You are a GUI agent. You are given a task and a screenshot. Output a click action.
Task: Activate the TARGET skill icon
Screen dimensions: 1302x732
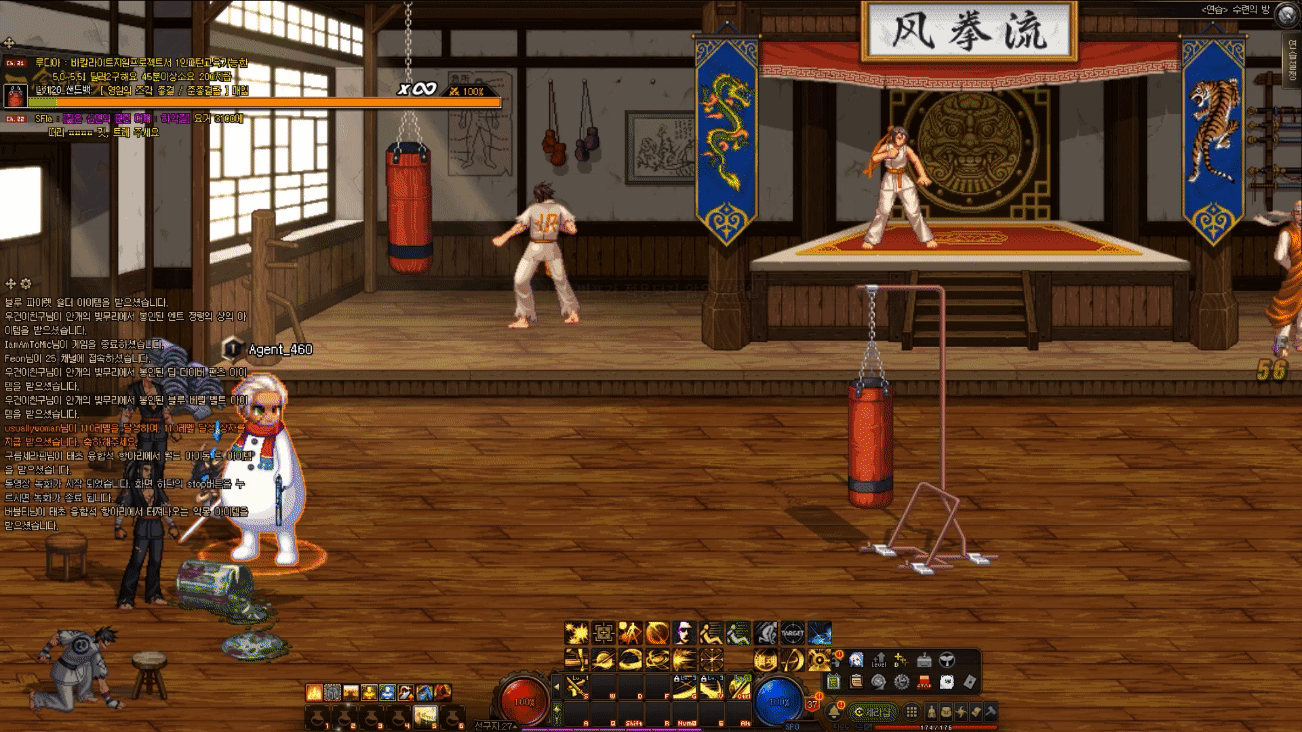click(792, 633)
